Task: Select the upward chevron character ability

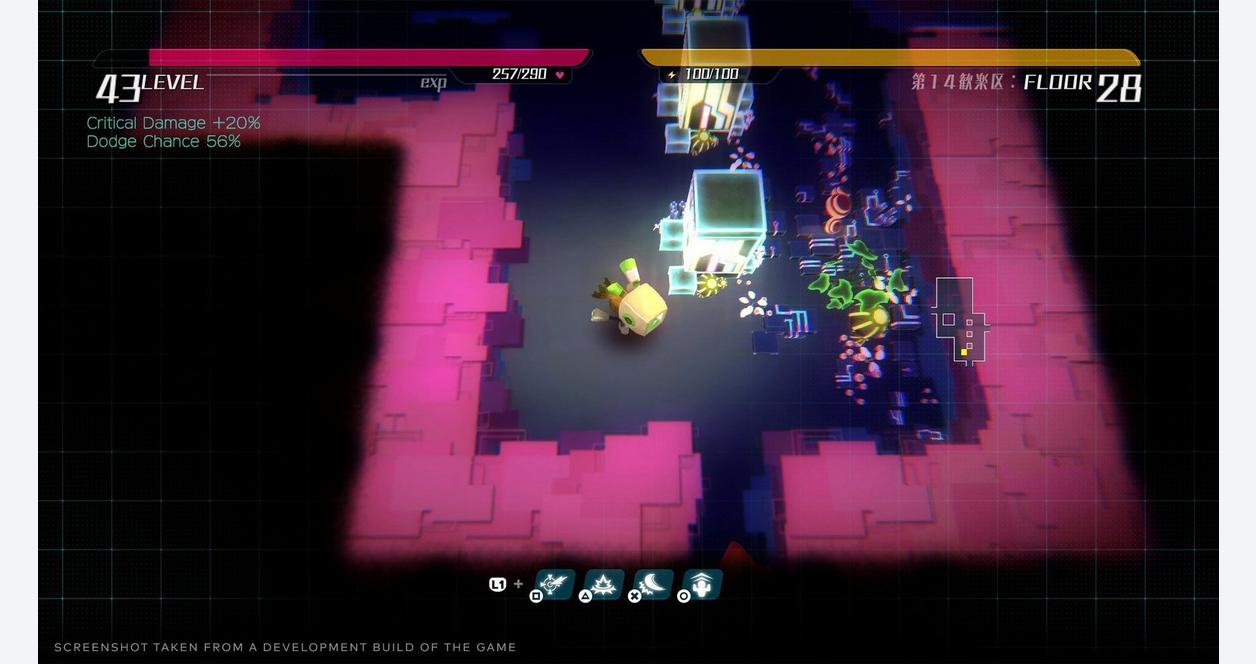Action: click(702, 584)
